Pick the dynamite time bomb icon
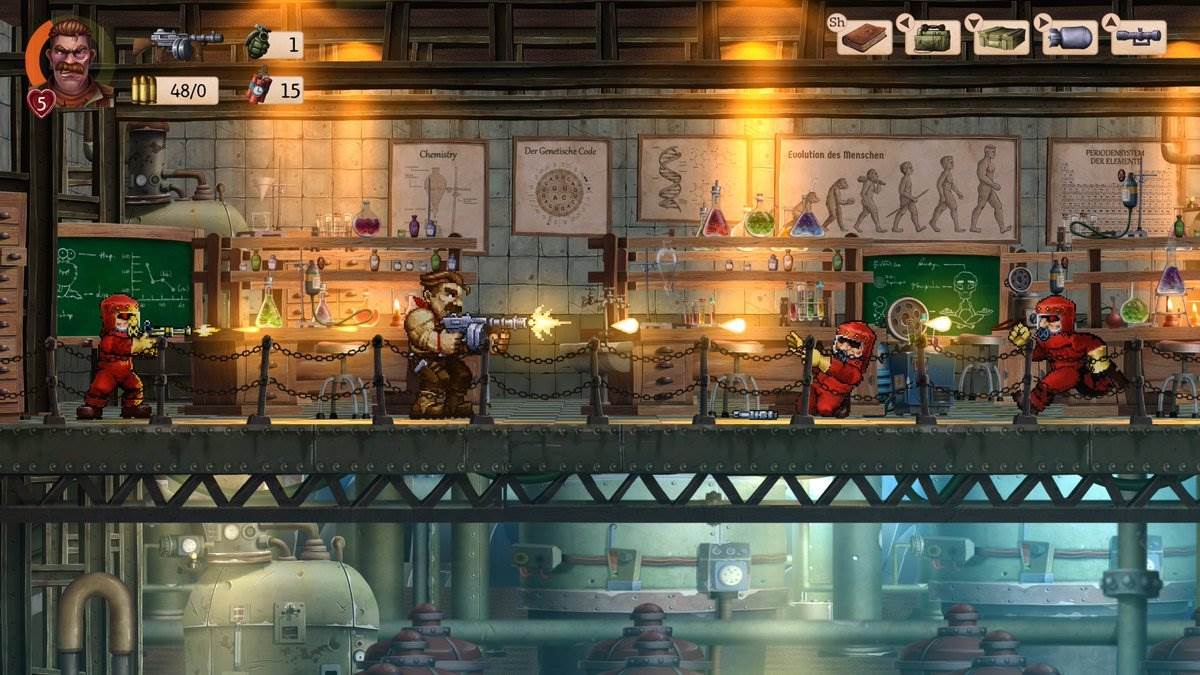Screen dimensions: 1200x675 [259, 89]
